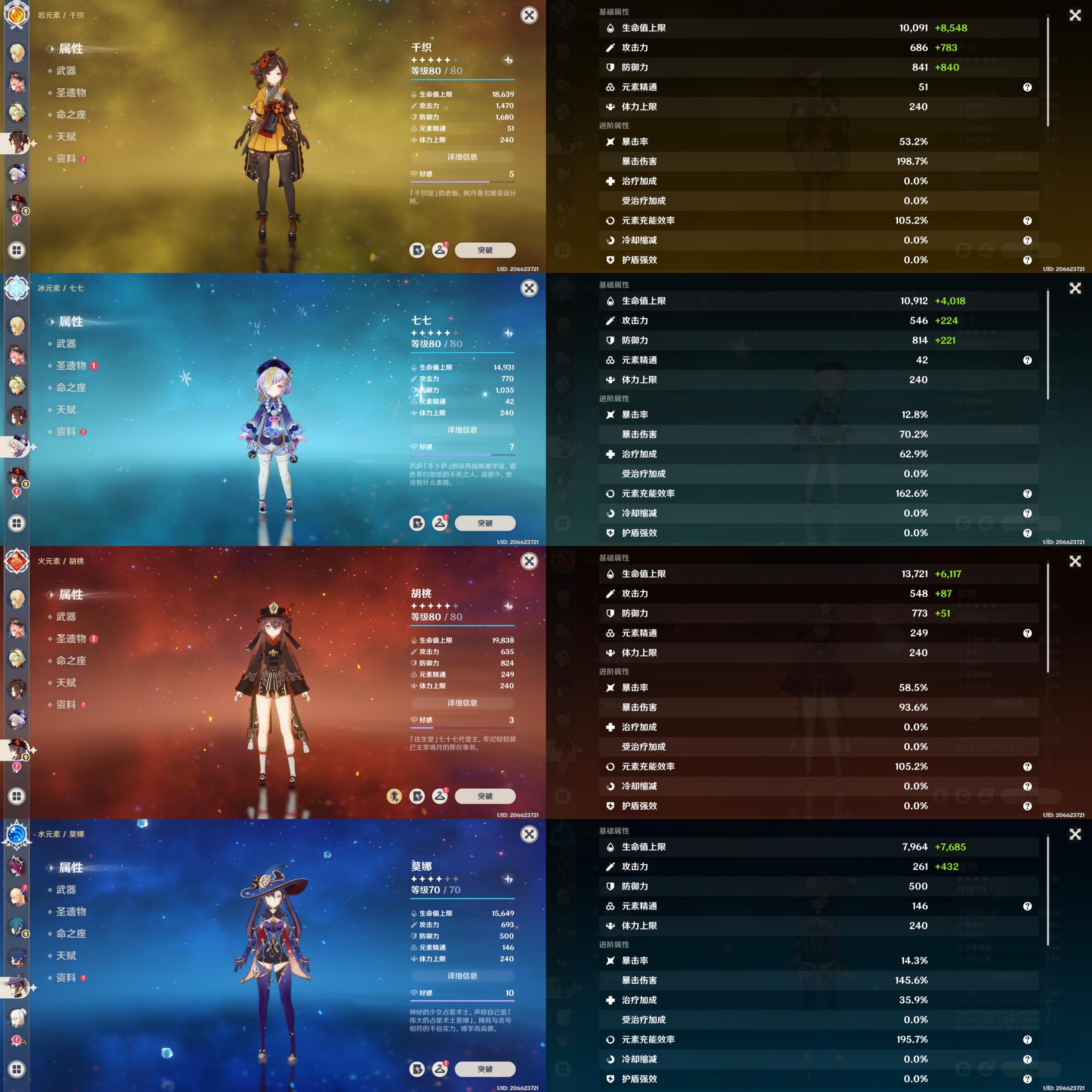Close the details panel showing 暴击伤害 198.7%
The image size is (1092, 1092).
[x=1075, y=15]
